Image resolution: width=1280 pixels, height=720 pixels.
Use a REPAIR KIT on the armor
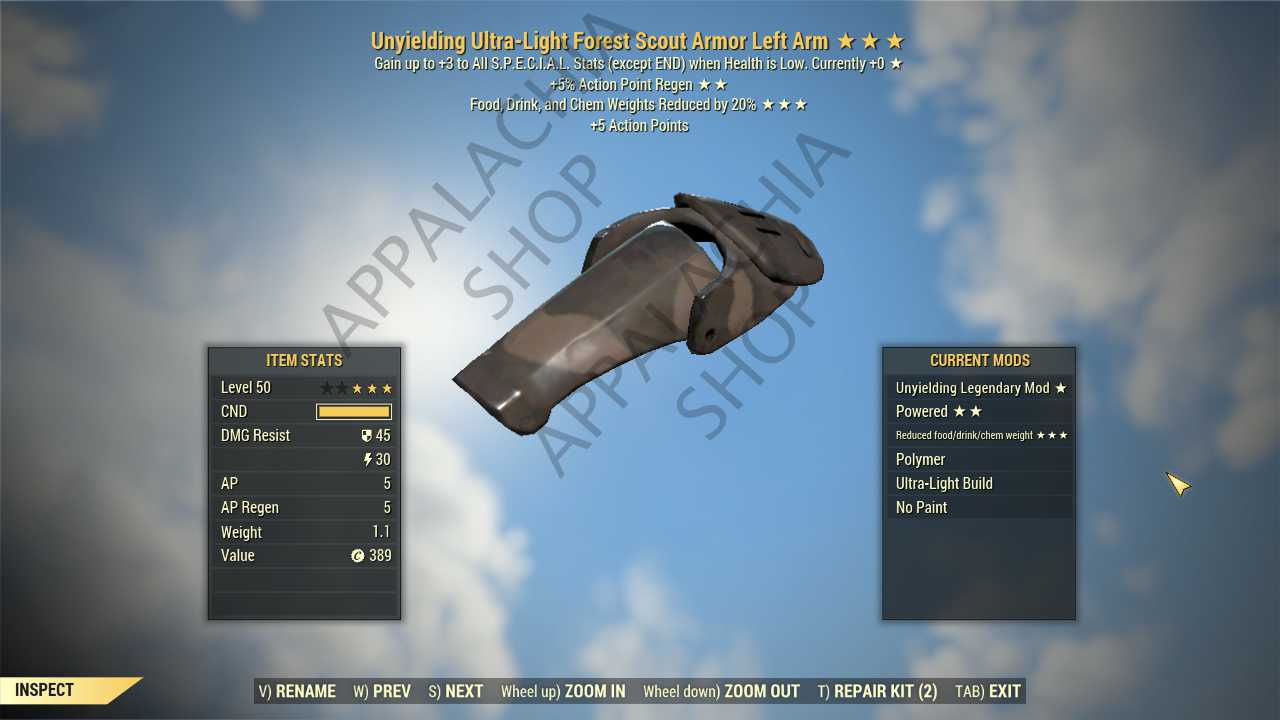(x=877, y=691)
